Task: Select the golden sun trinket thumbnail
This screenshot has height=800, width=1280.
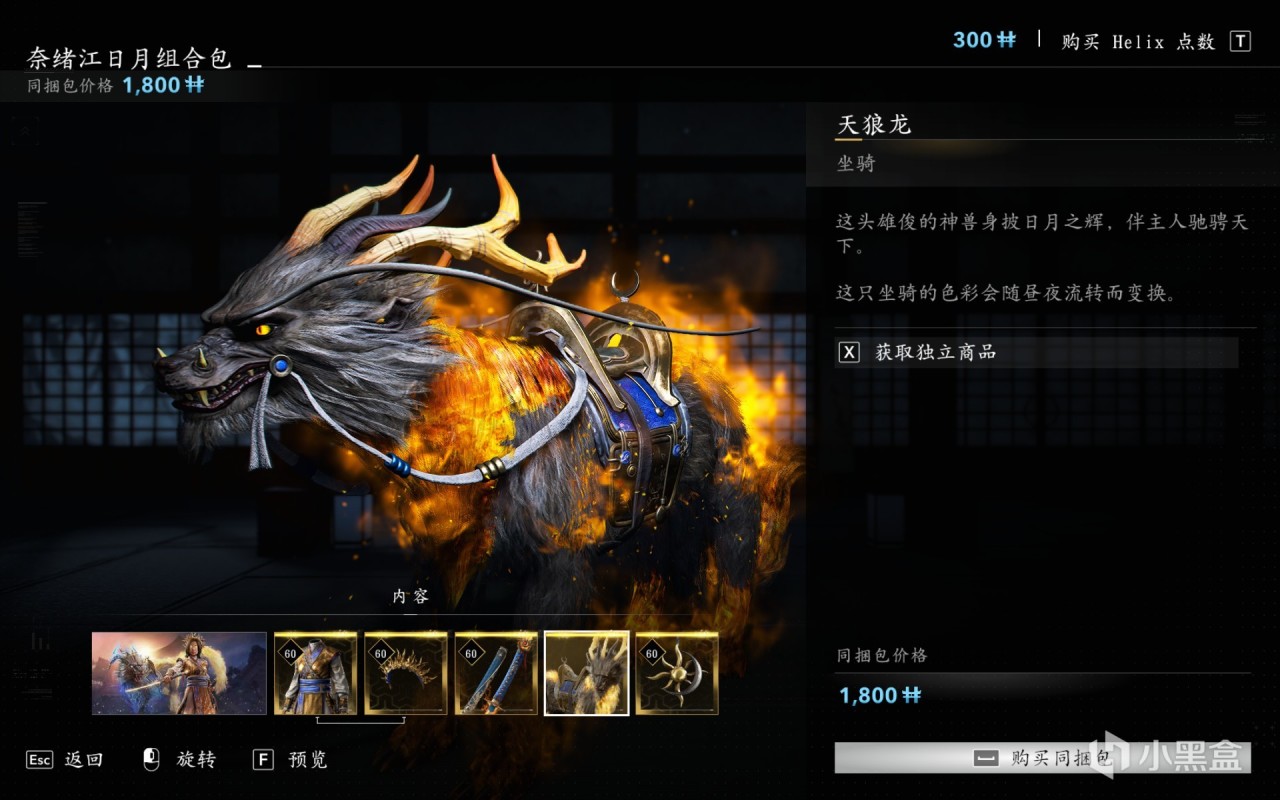Action: pyautogui.click(x=677, y=673)
